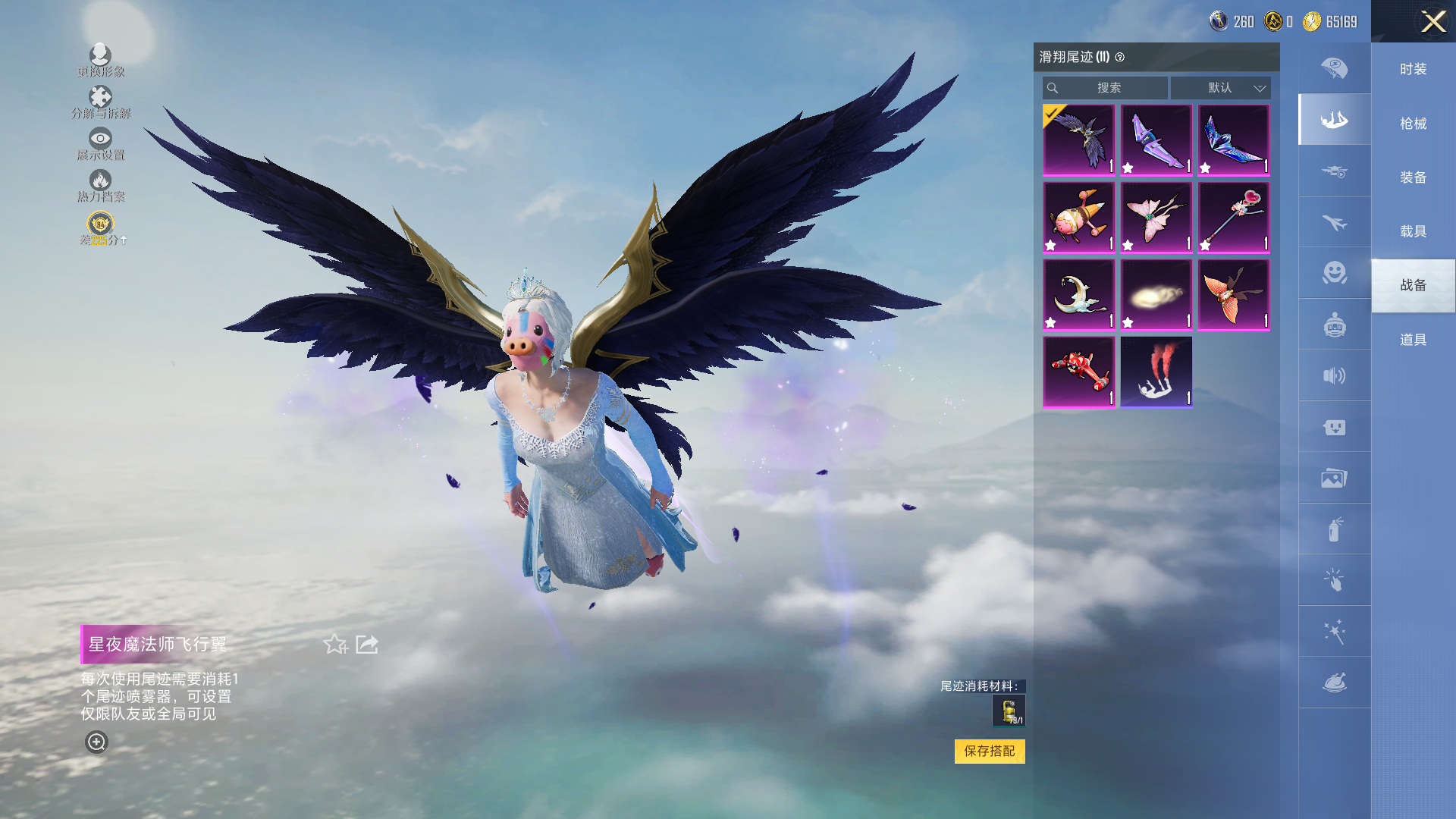Go to the 载具 tab
Image resolution: width=1456 pixels, height=819 pixels.
point(1413,231)
